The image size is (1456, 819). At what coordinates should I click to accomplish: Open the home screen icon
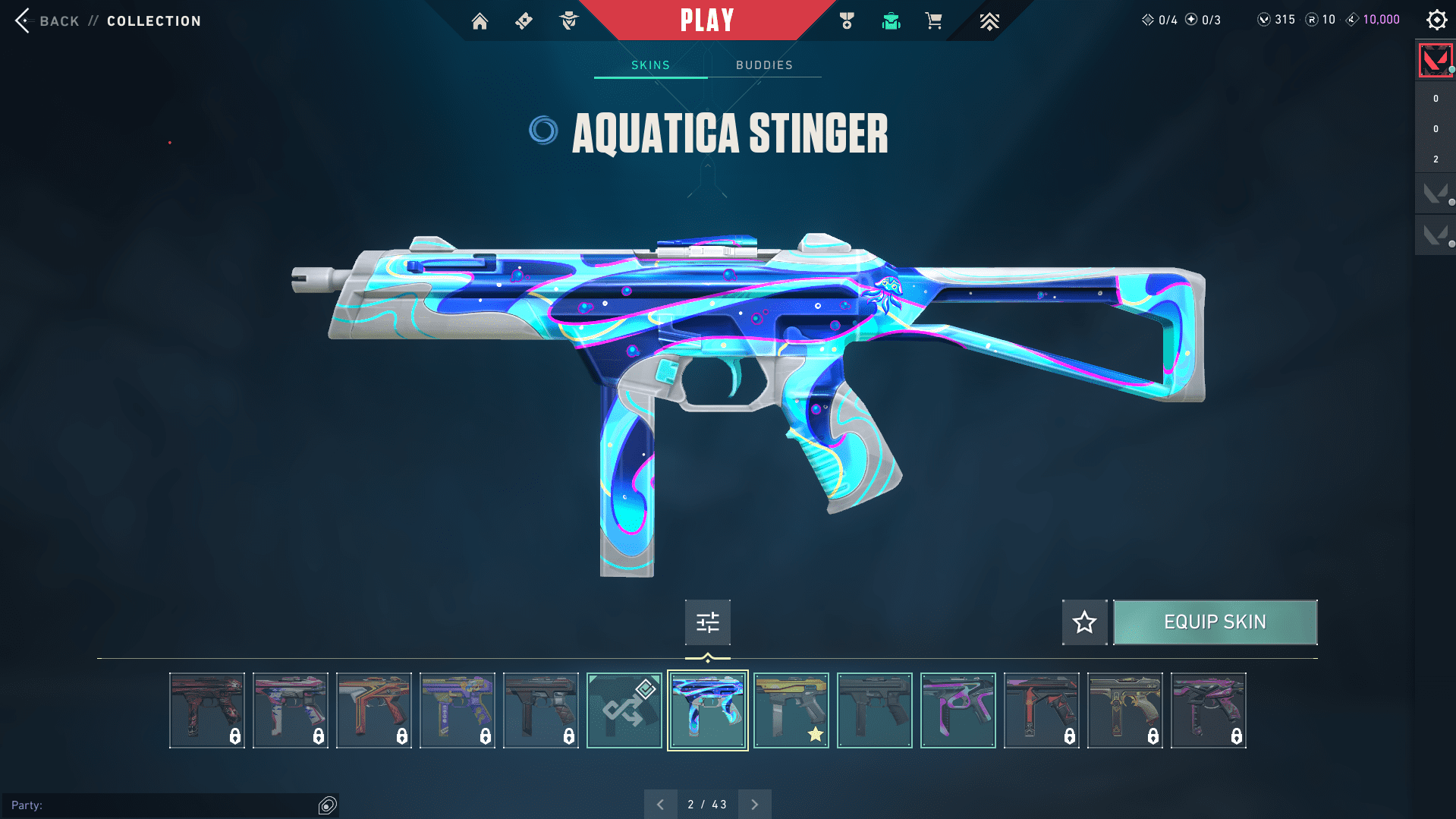[480, 21]
